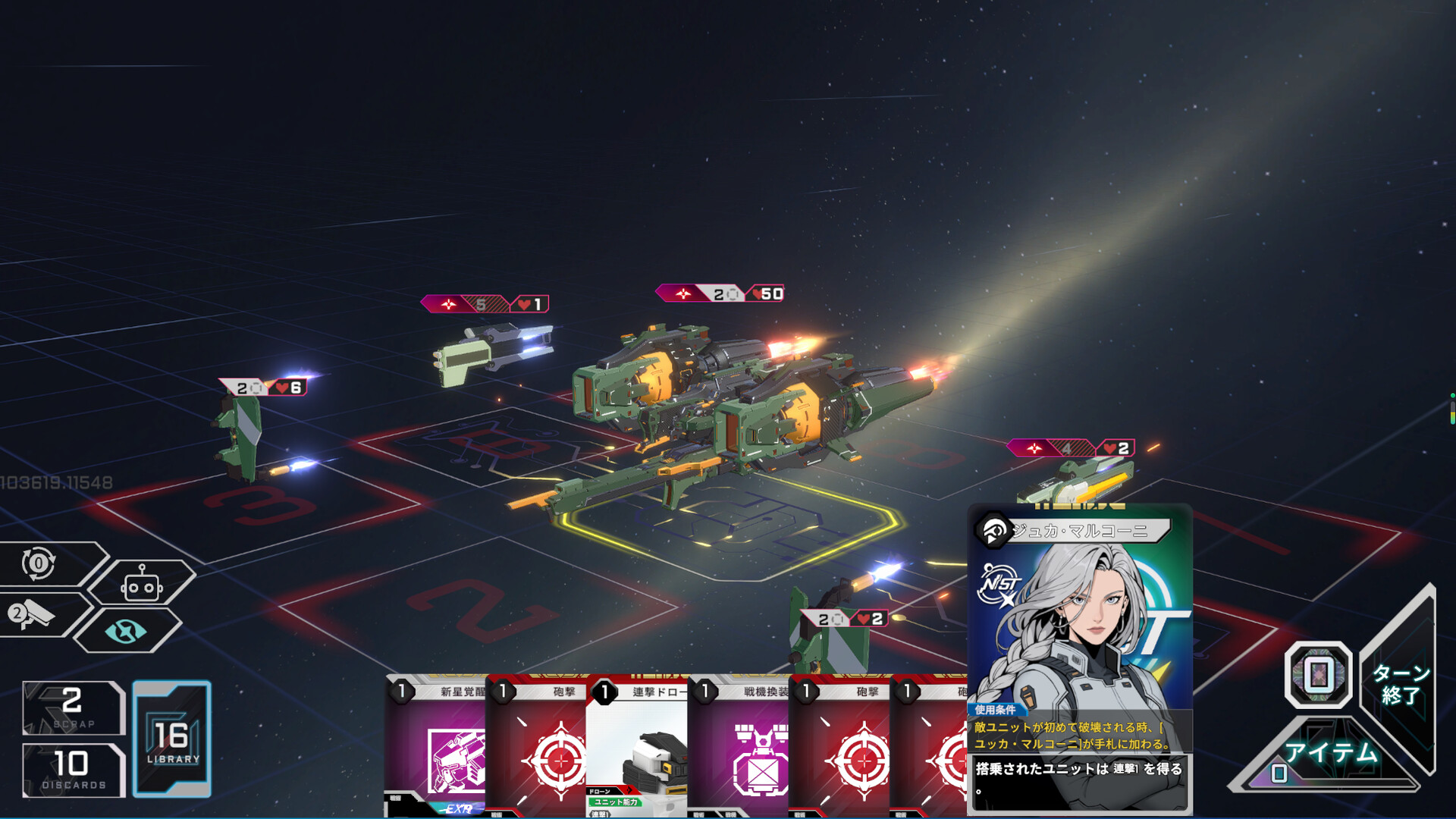Screen dimensions: 1456x819
Task: End the turn with ターン終了
Action: pyautogui.click(x=1400, y=683)
